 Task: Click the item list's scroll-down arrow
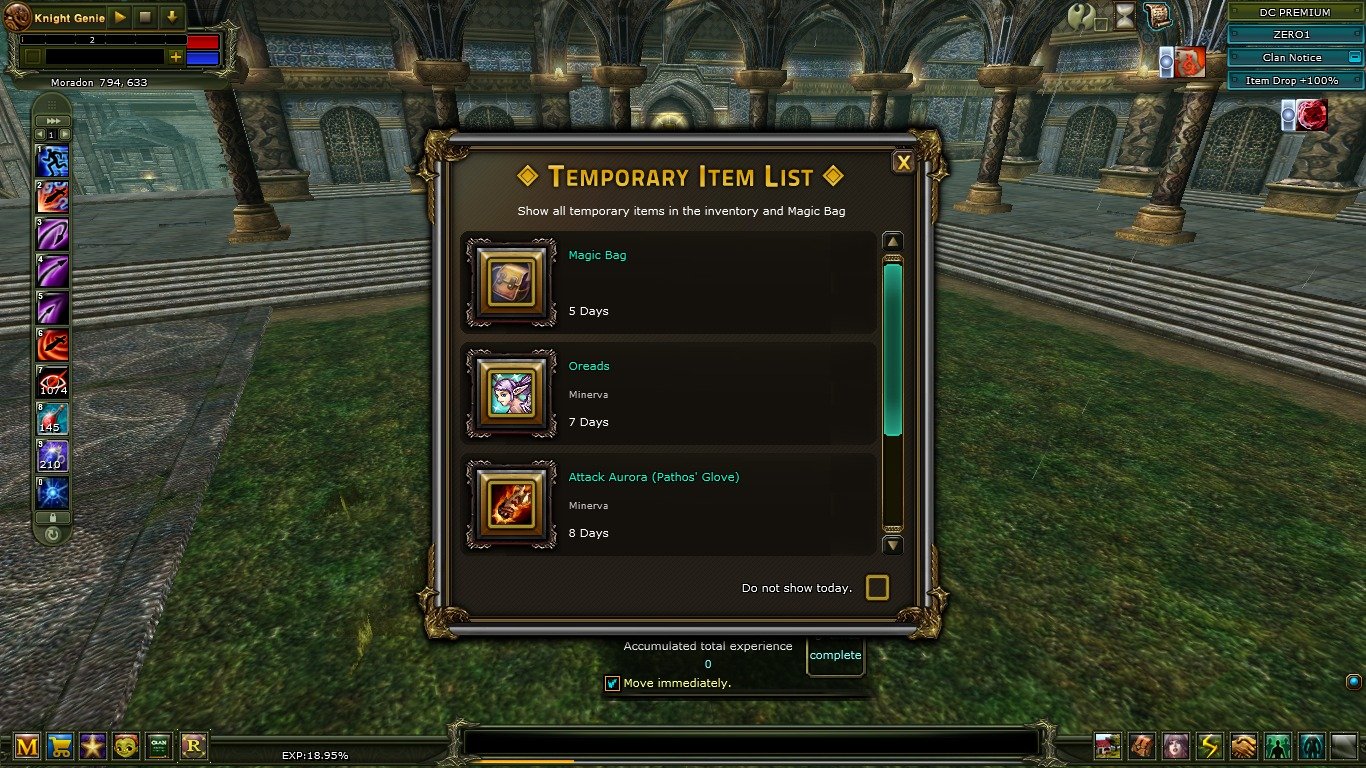coord(893,546)
